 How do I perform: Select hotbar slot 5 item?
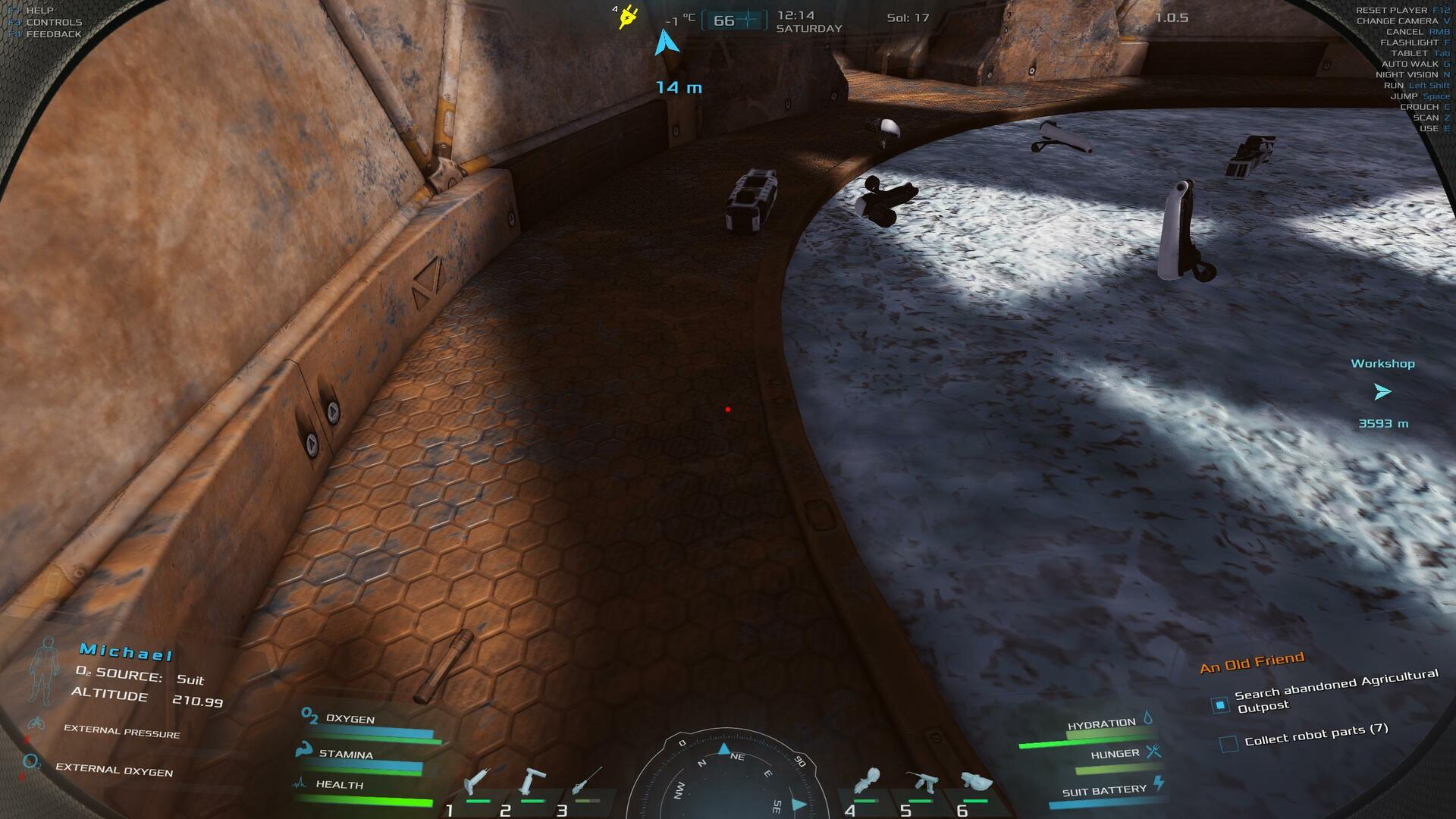[921, 781]
